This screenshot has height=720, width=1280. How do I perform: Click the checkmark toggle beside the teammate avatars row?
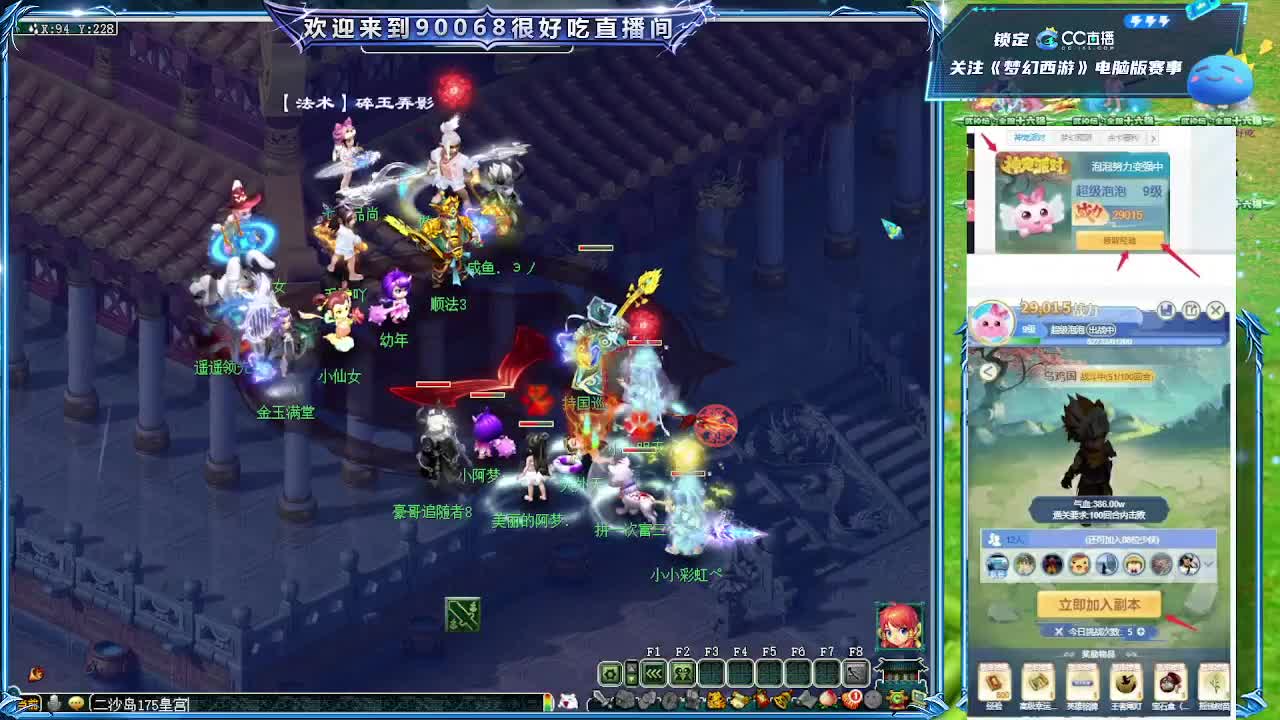pos(1209,564)
